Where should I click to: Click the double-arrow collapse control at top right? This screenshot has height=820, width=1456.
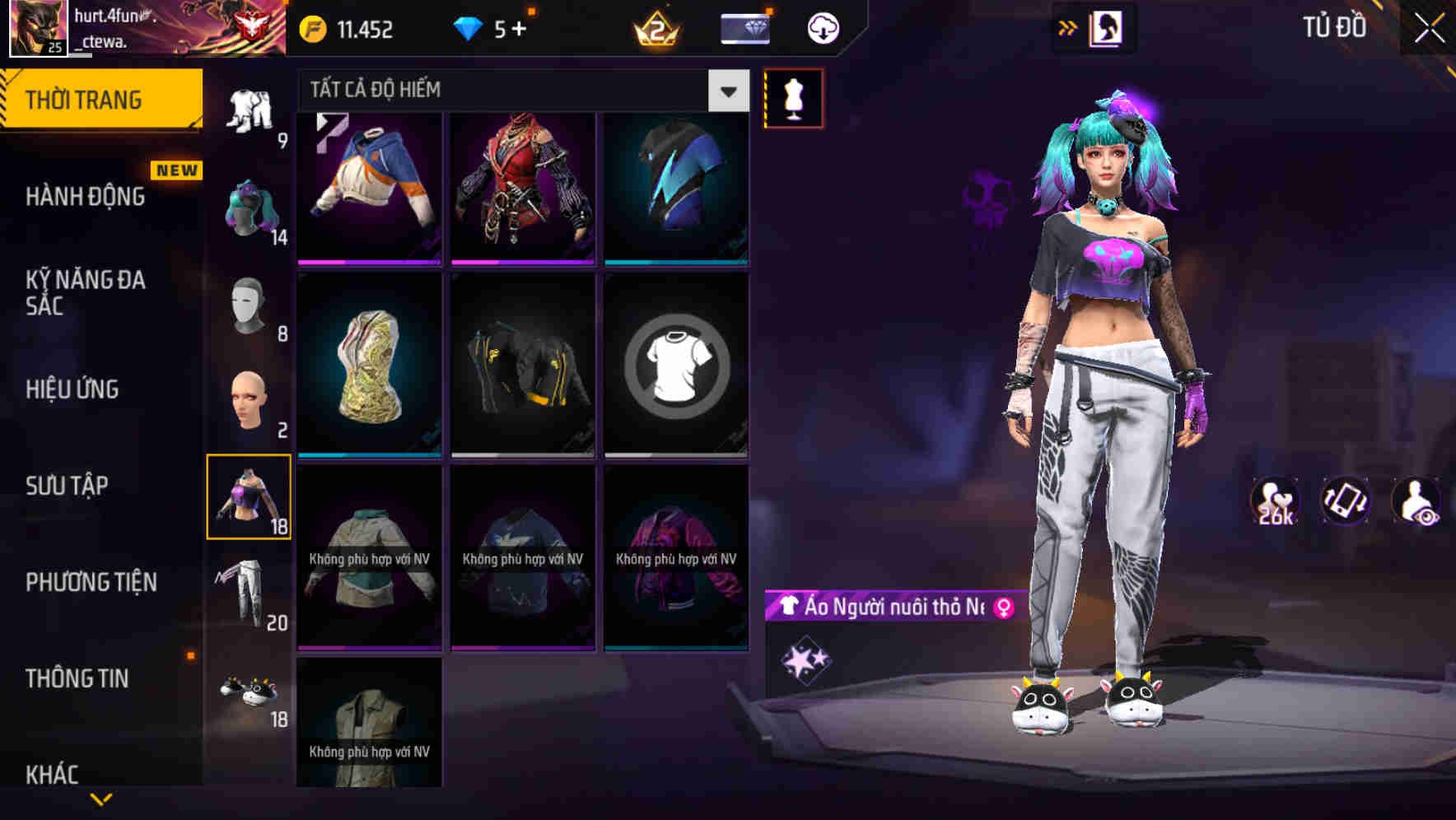click(1068, 27)
